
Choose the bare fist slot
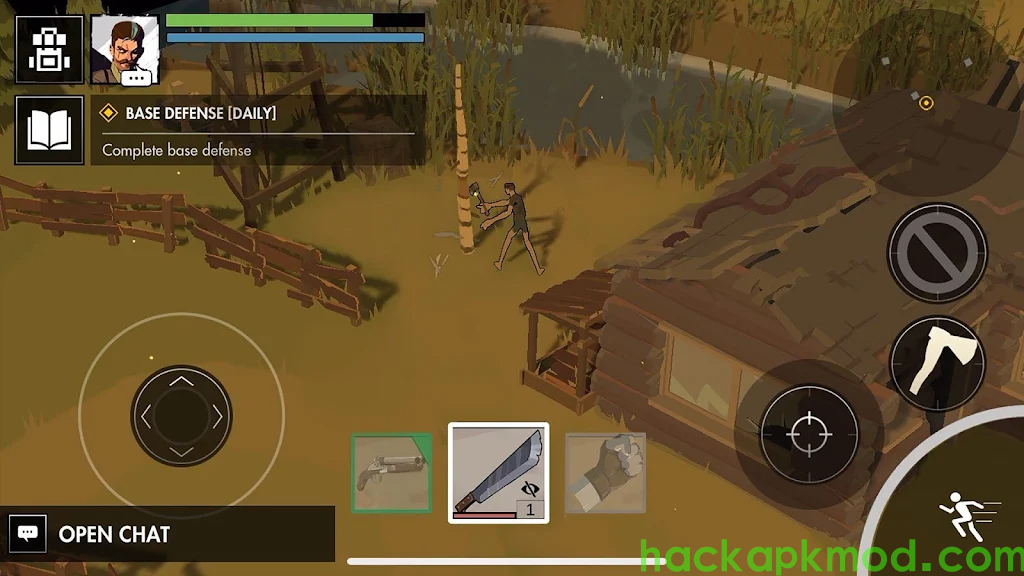click(605, 472)
